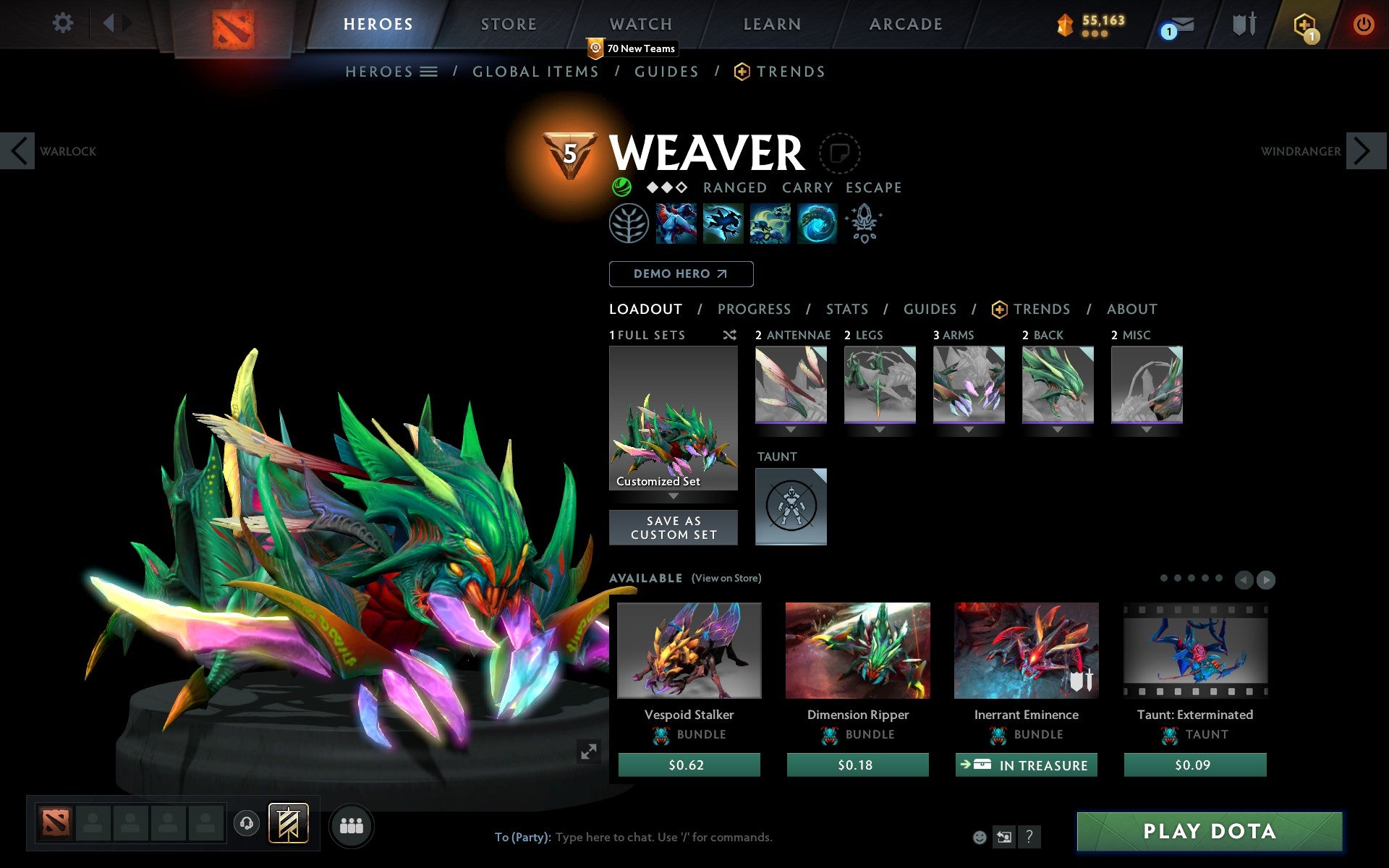
Task: Switch to the PROGRESS tab
Action: pyautogui.click(x=754, y=309)
